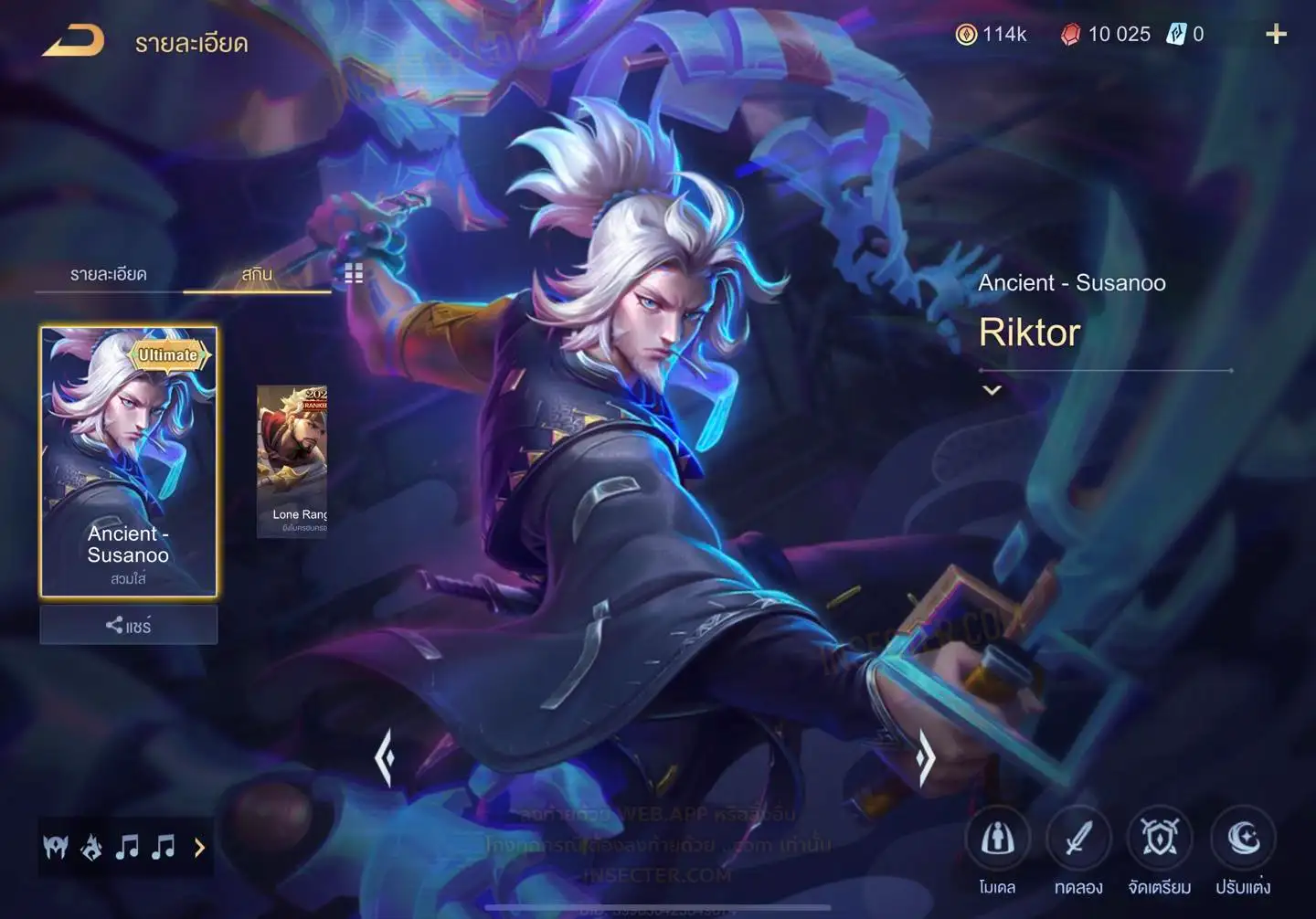Open the จัดเตรียม loadout button
The image size is (1316, 919).
1160,839
